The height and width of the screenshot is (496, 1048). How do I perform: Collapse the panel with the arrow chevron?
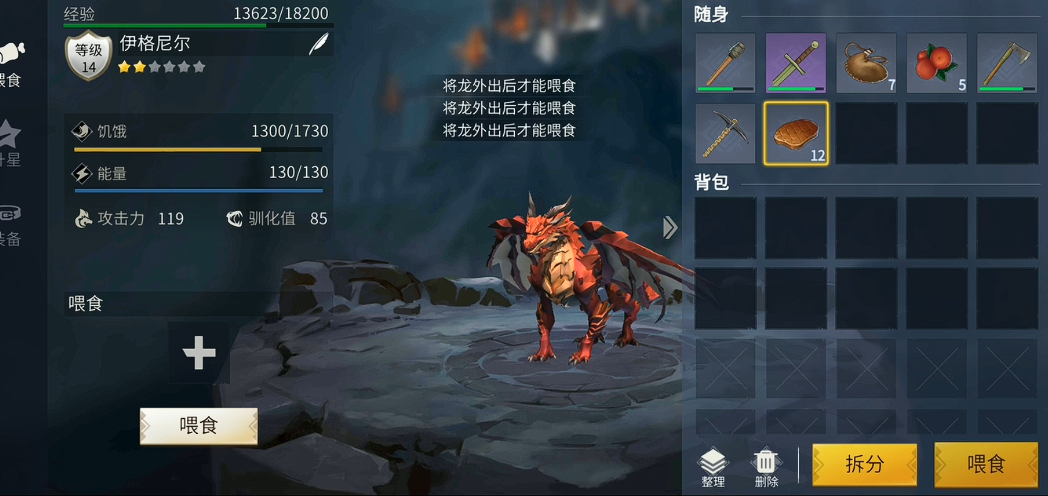670,228
